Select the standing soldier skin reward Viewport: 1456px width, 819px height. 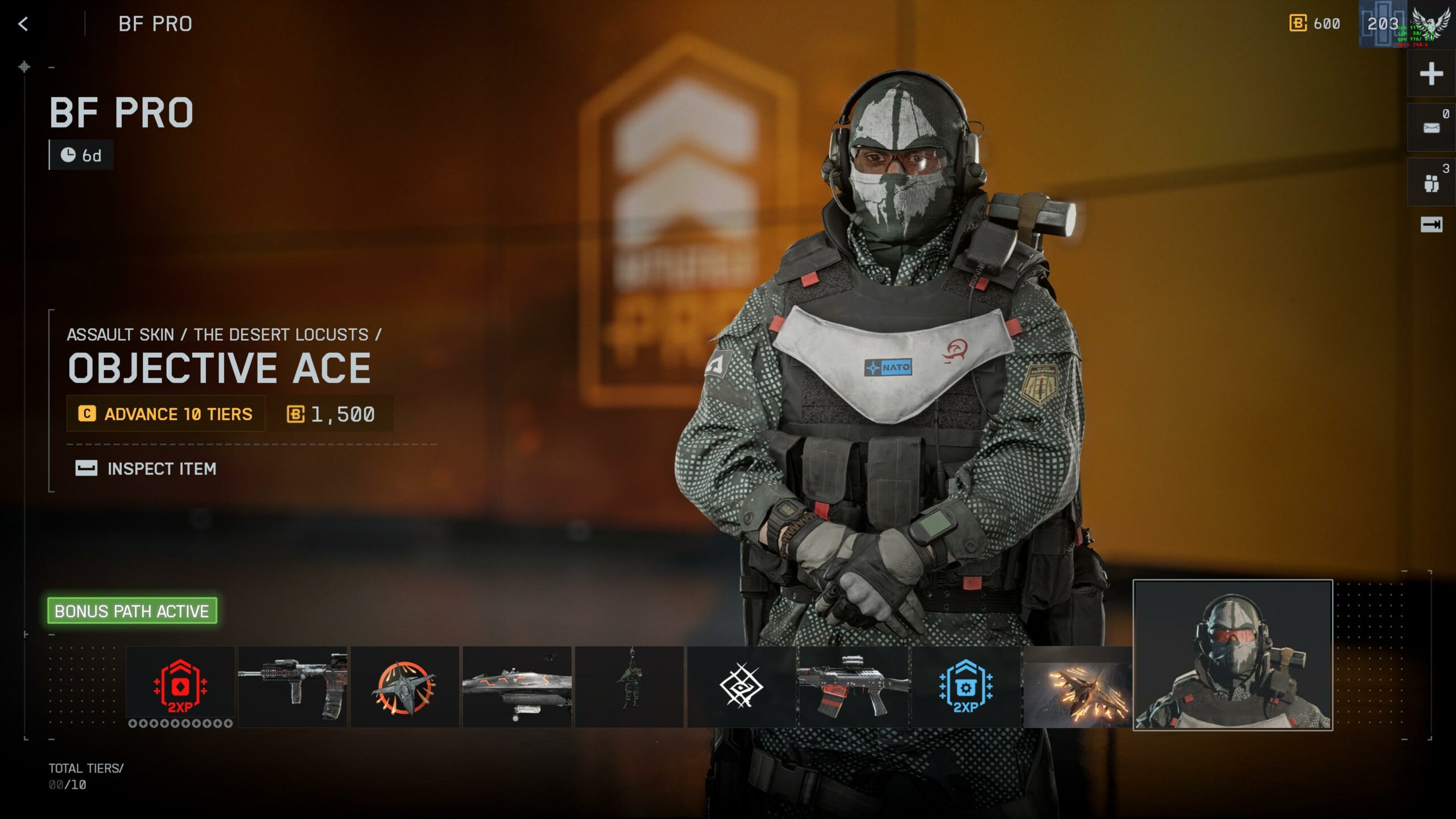point(629,686)
